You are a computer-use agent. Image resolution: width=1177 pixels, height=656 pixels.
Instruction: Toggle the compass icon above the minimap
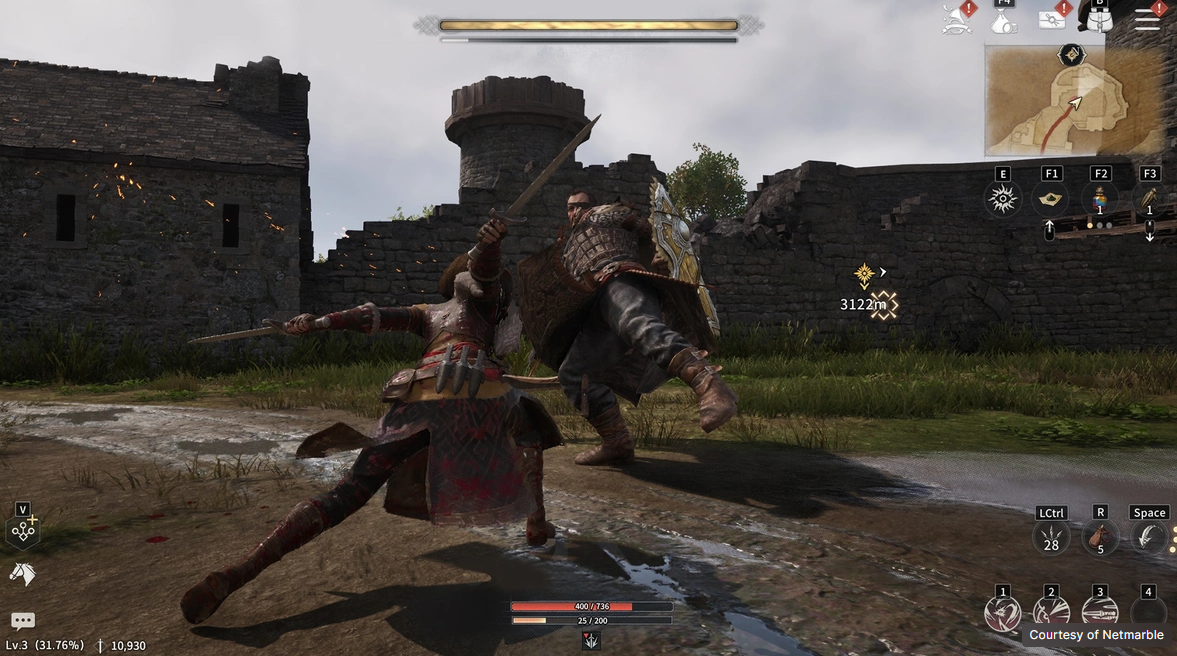click(1074, 55)
